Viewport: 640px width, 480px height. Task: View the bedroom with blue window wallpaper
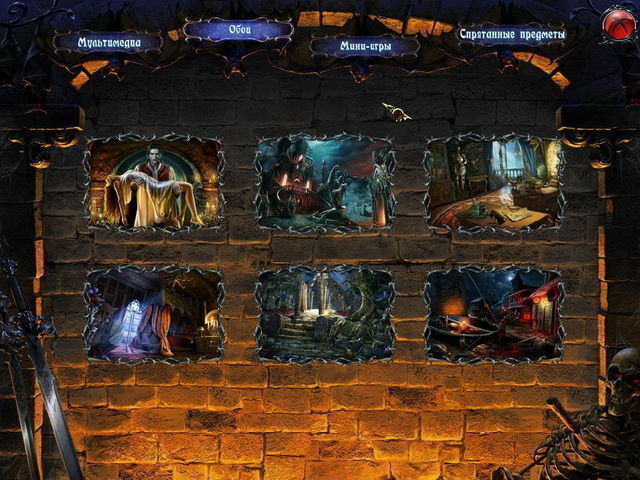[x=154, y=313]
